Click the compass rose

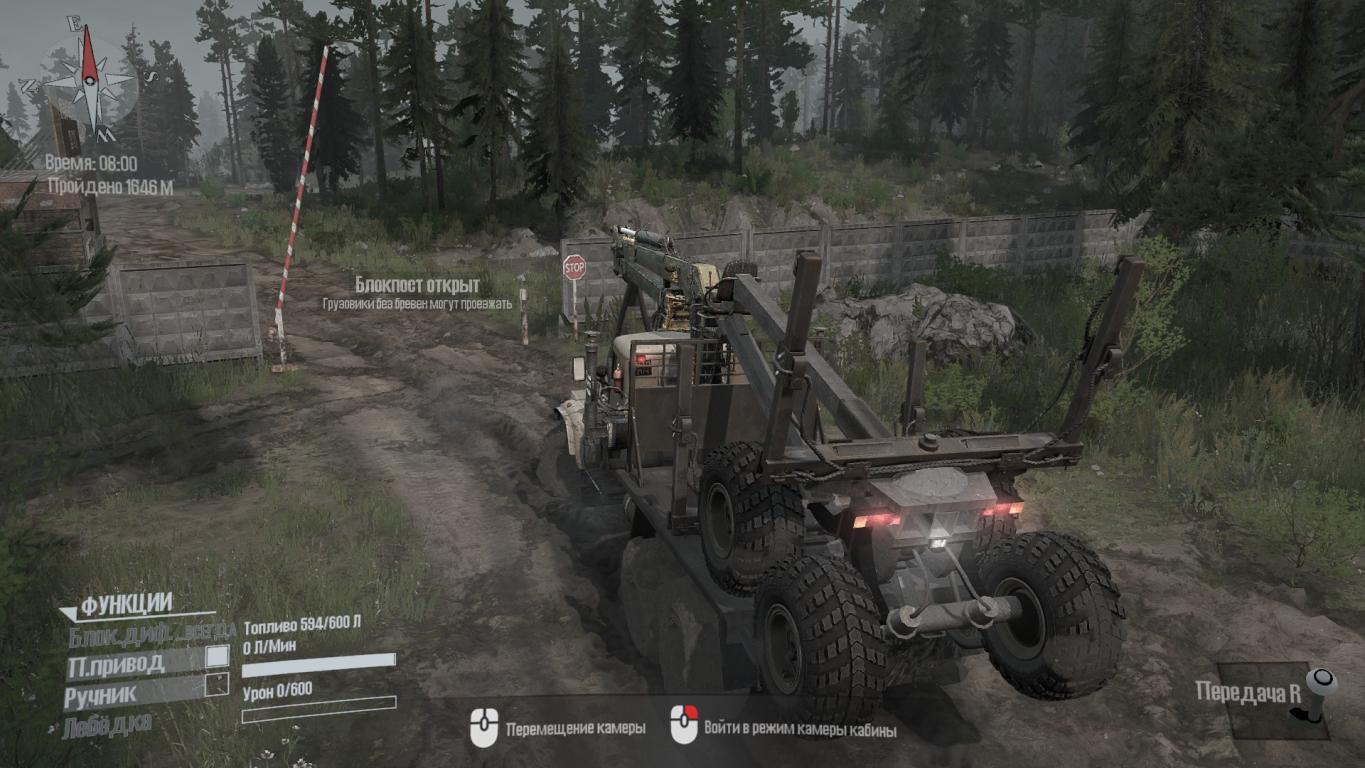click(90, 80)
